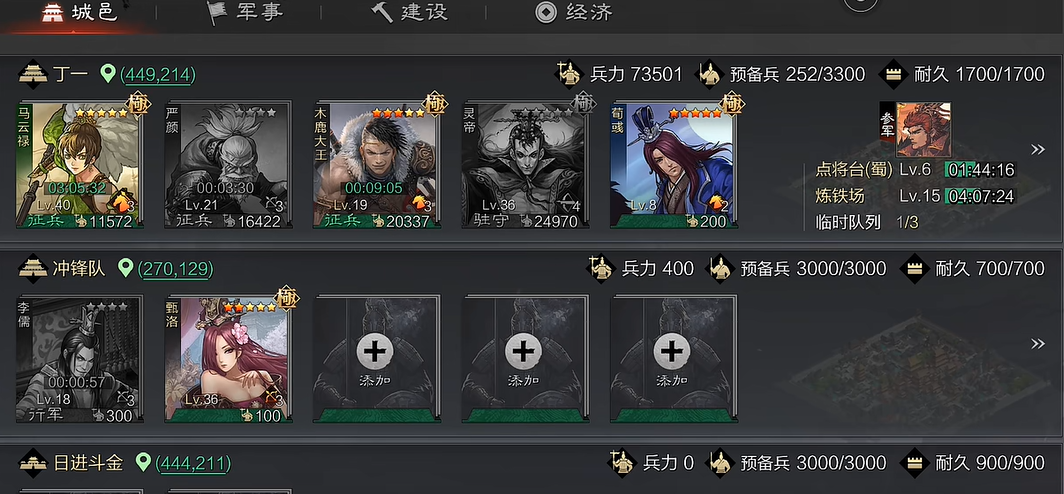The height and width of the screenshot is (494, 1064).
Task: Select the 丁一 city name
Action: tap(70, 74)
